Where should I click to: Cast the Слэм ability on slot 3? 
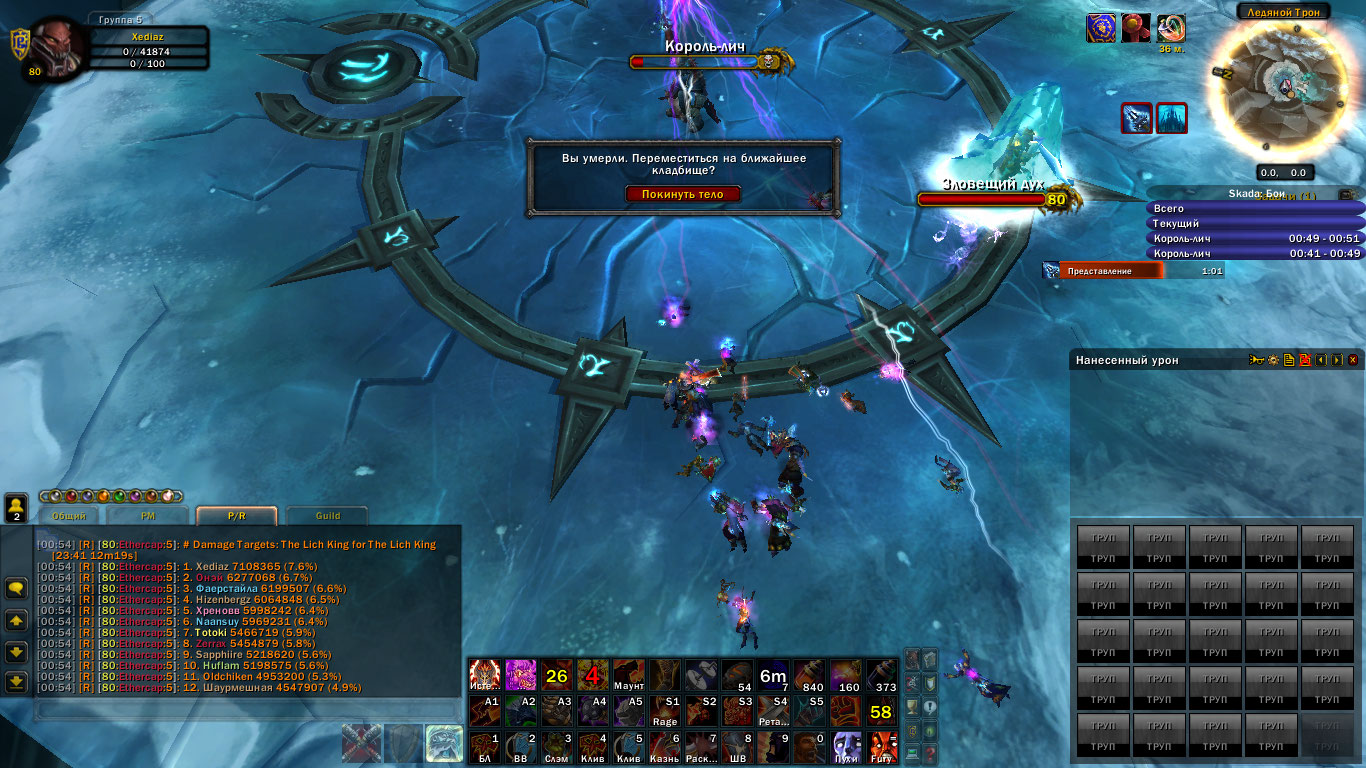pyautogui.click(x=557, y=748)
